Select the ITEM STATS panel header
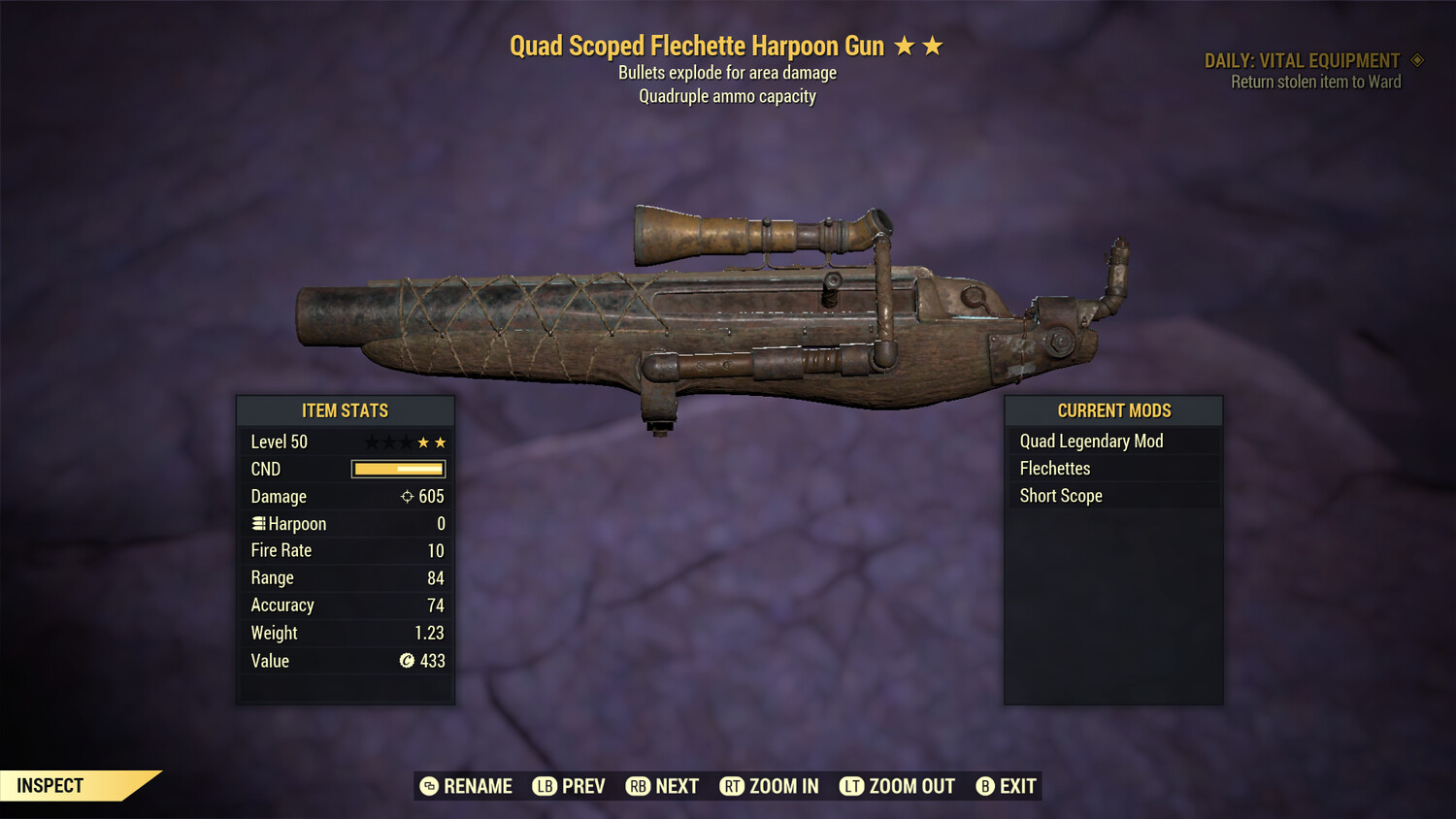 coord(345,410)
